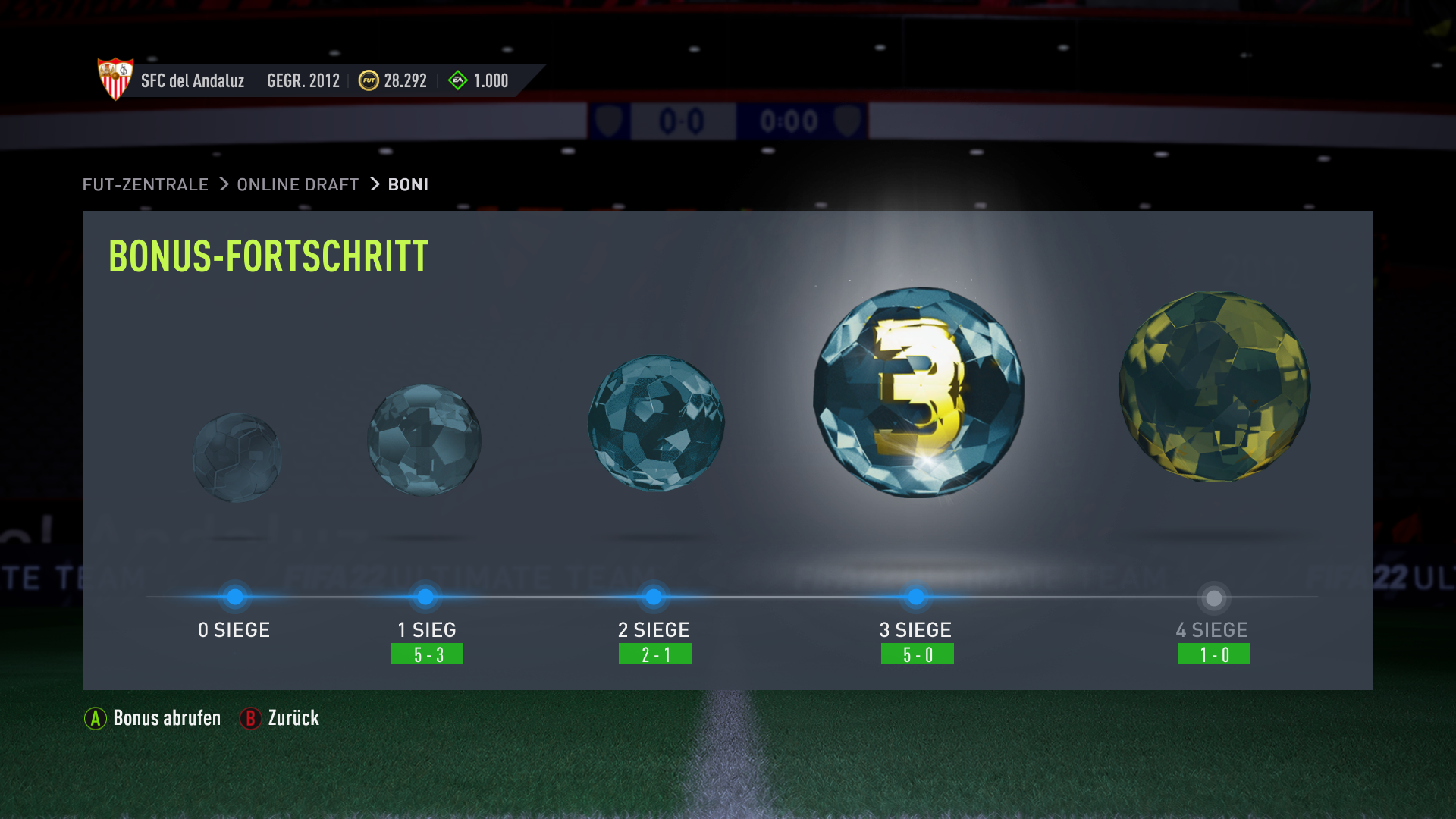Open ONLINE DRAFT breadcrumb
This screenshot has width=1456, height=819.
click(x=297, y=184)
